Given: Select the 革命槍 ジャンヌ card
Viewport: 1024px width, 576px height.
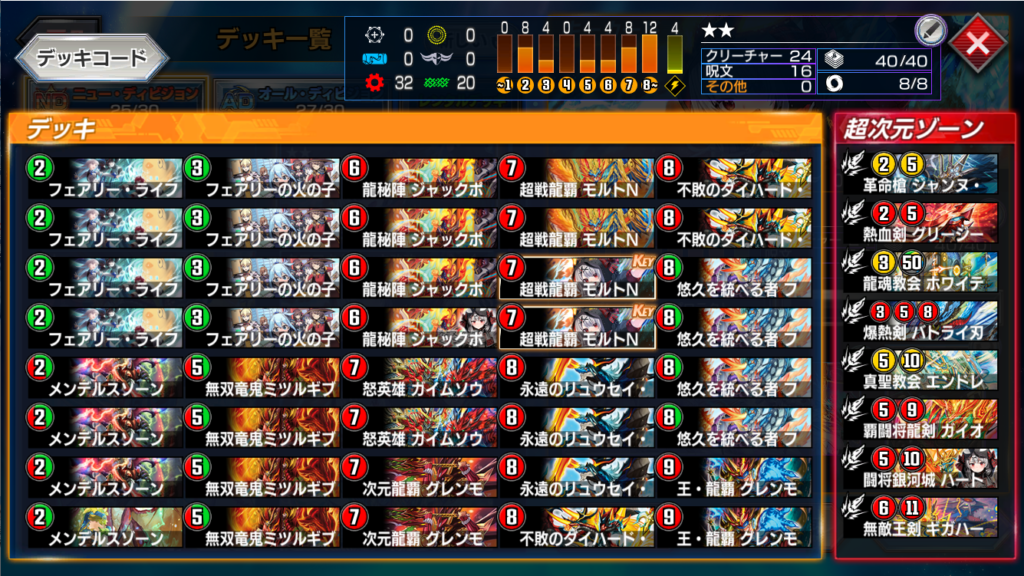Looking at the screenshot, I should tap(921, 175).
